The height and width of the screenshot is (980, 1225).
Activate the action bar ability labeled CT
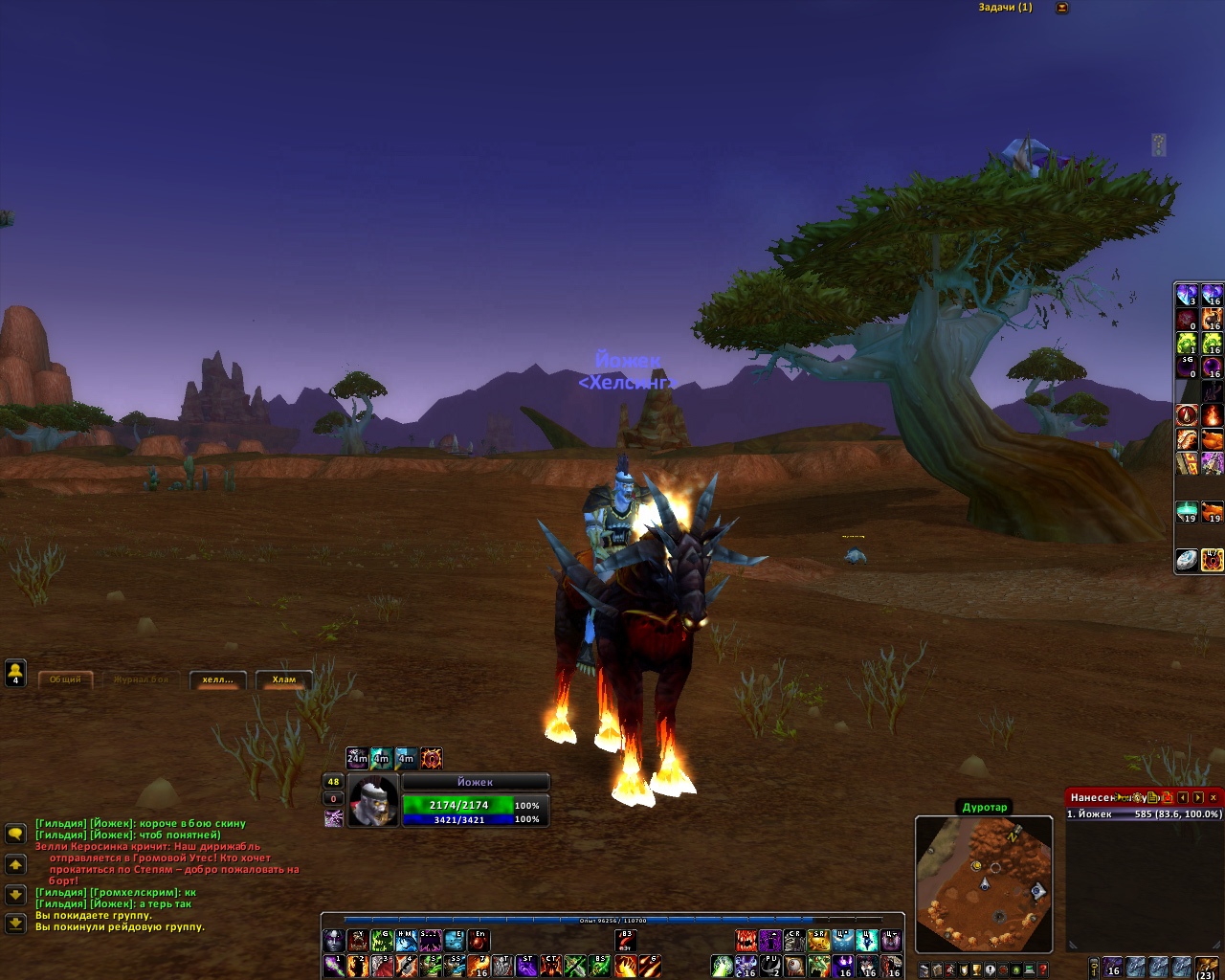[551, 967]
